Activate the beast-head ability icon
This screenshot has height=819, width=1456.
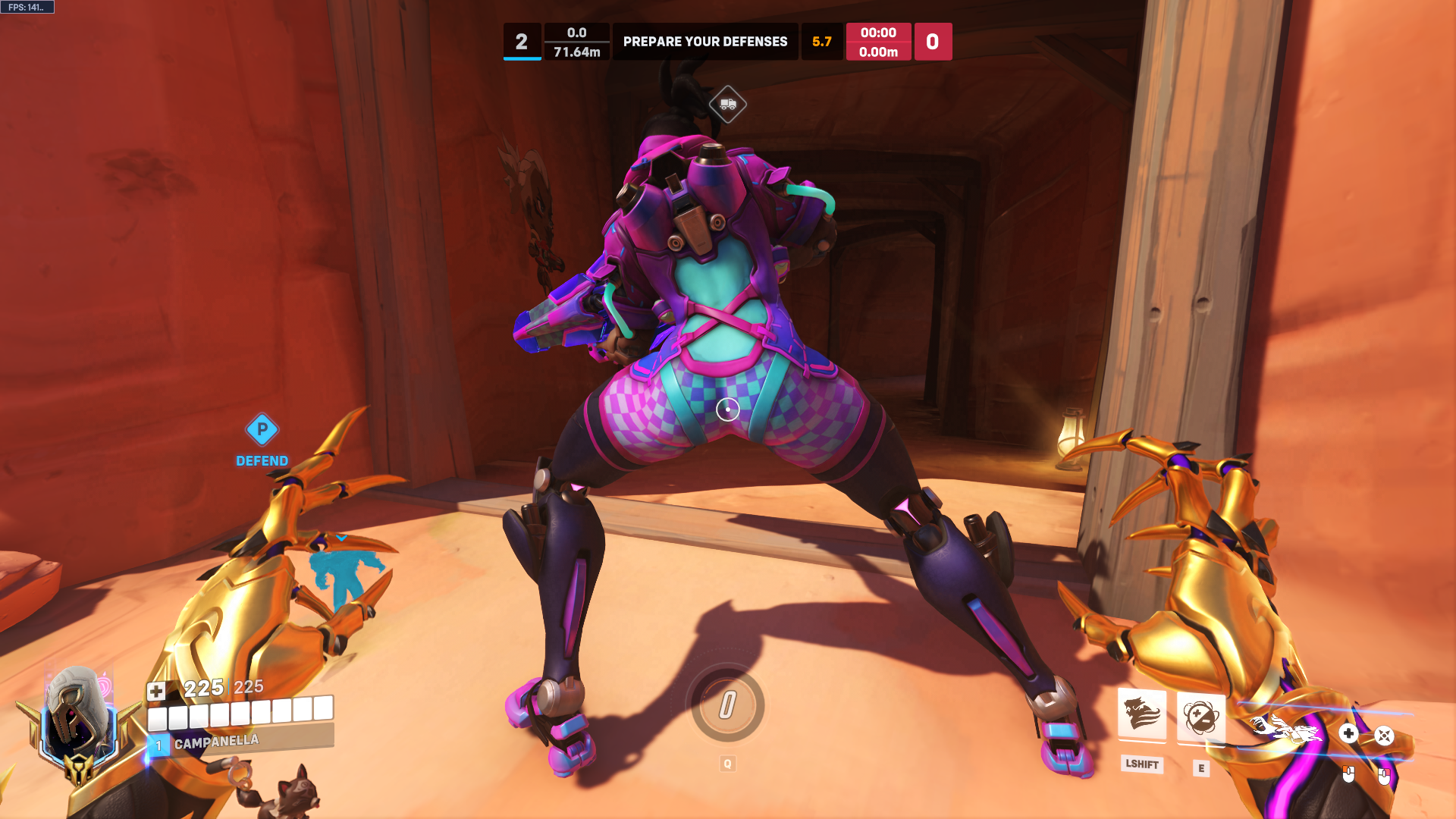coord(1142,714)
